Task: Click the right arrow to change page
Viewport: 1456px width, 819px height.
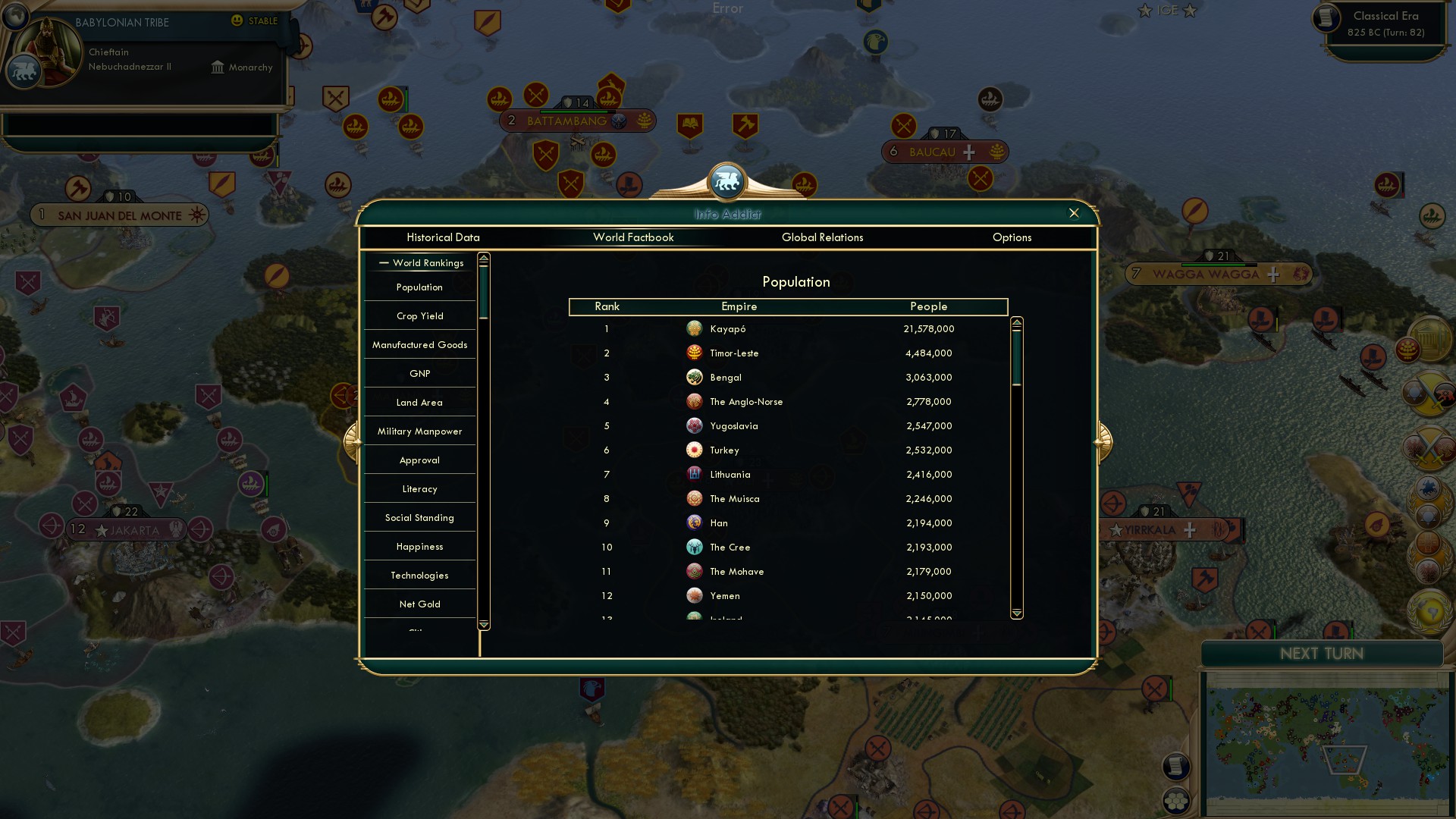Action: pos(1102,441)
